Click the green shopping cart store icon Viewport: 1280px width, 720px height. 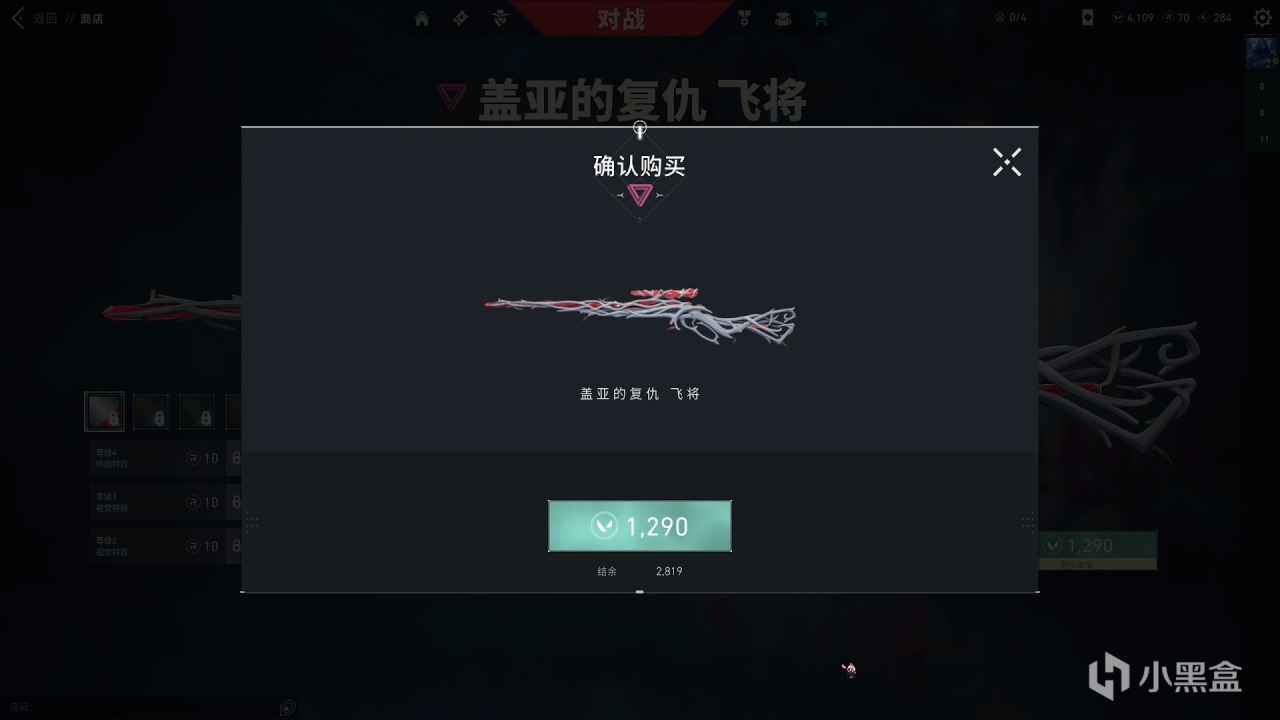pyautogui.click(x=820, y=18)
